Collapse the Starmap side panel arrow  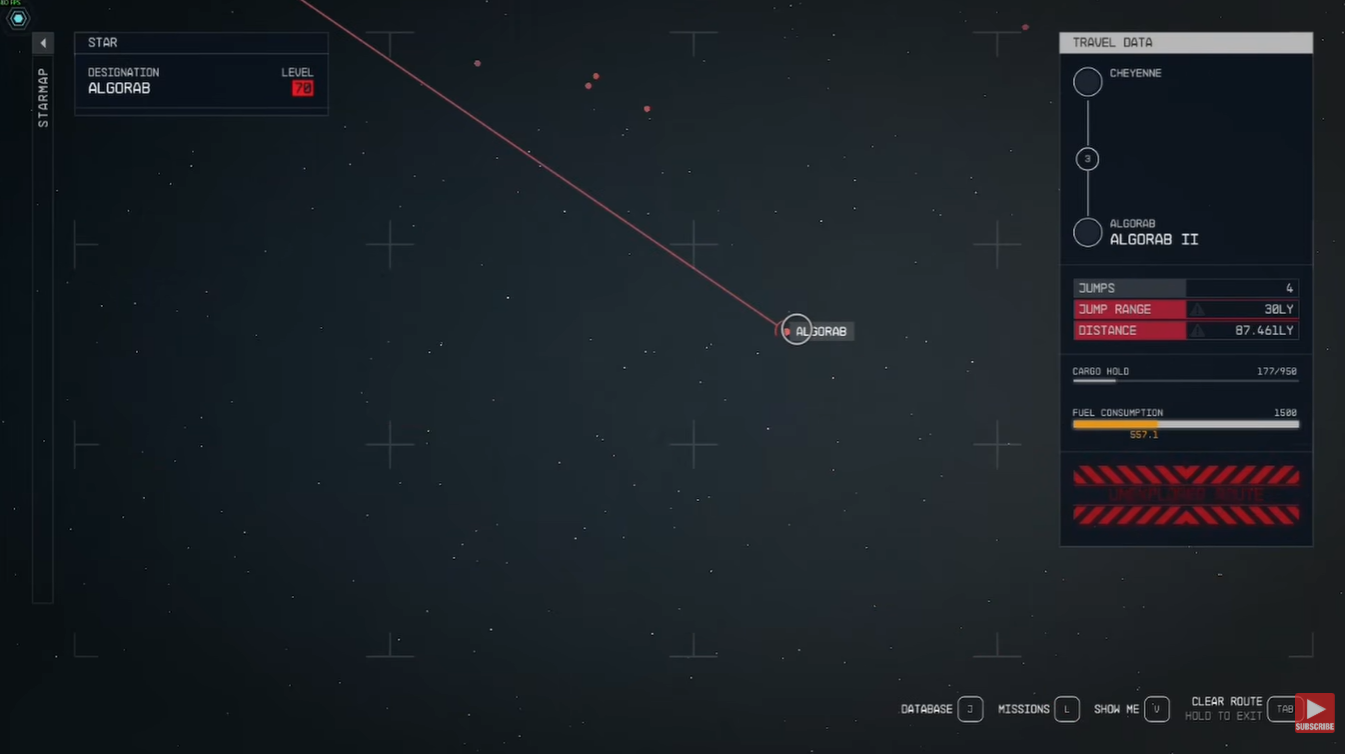[x=43, y=43]
